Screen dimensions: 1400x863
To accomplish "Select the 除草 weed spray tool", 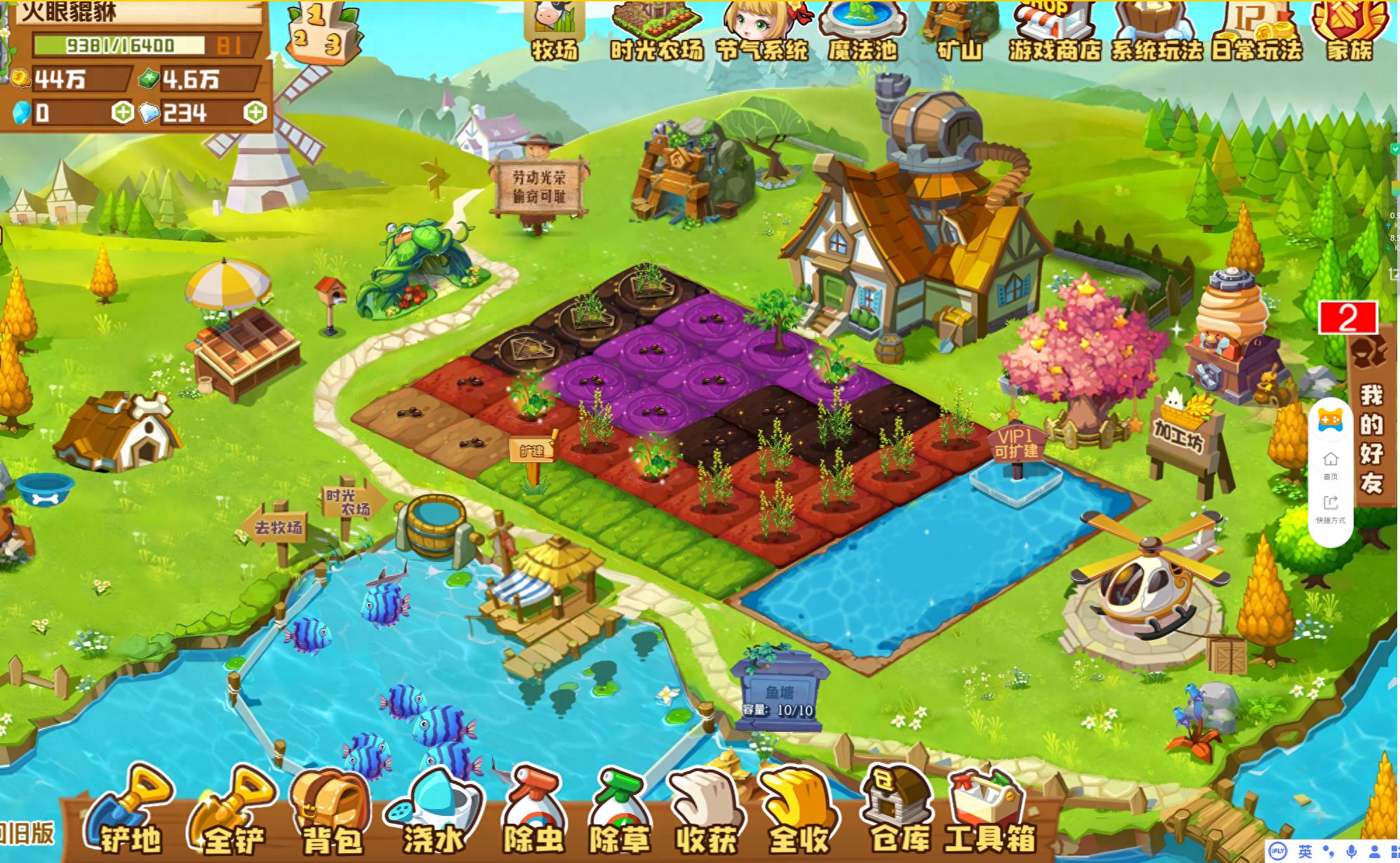I will click(619, 814).
